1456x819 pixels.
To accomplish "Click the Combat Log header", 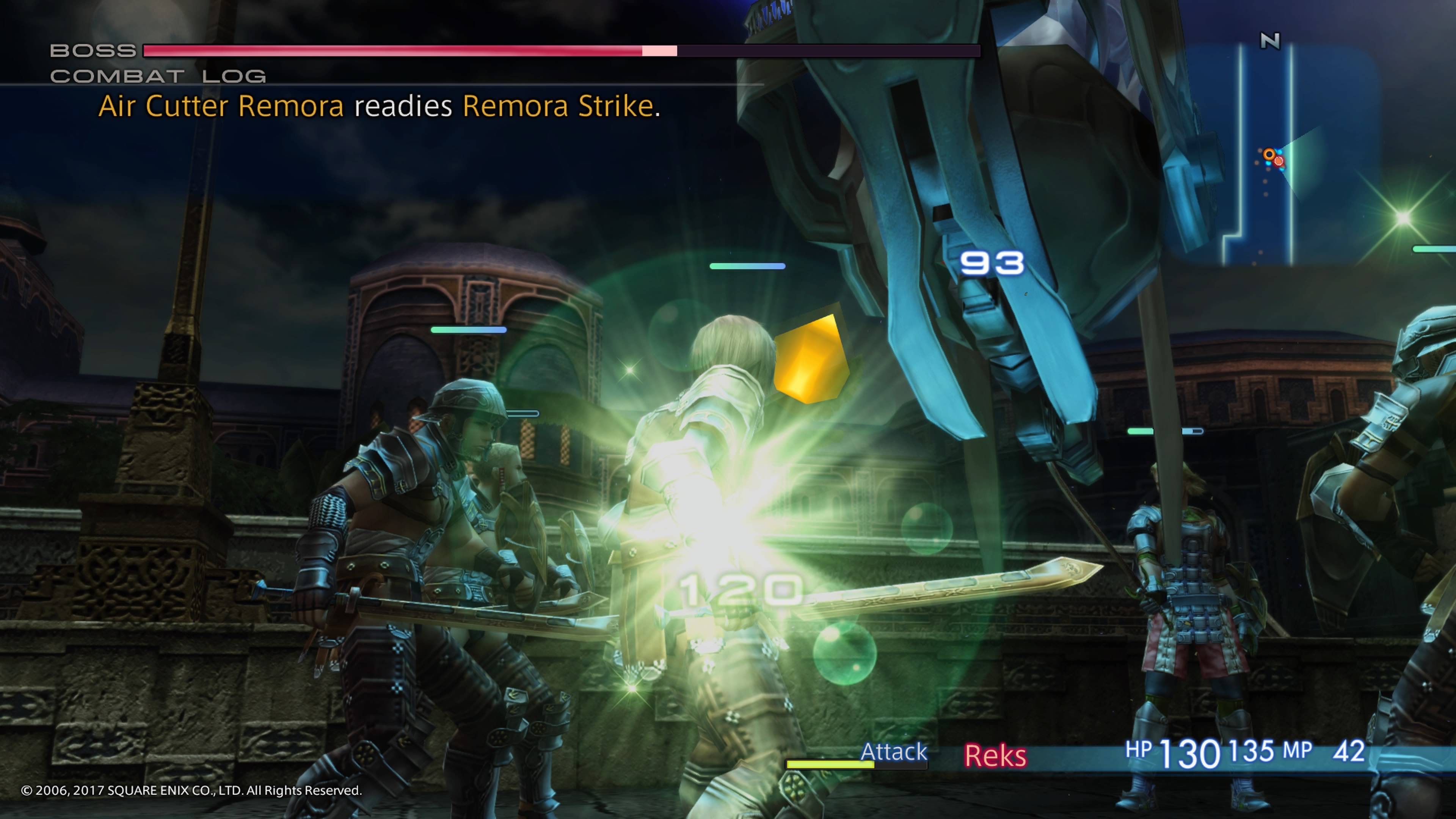I will pos(158,76).
